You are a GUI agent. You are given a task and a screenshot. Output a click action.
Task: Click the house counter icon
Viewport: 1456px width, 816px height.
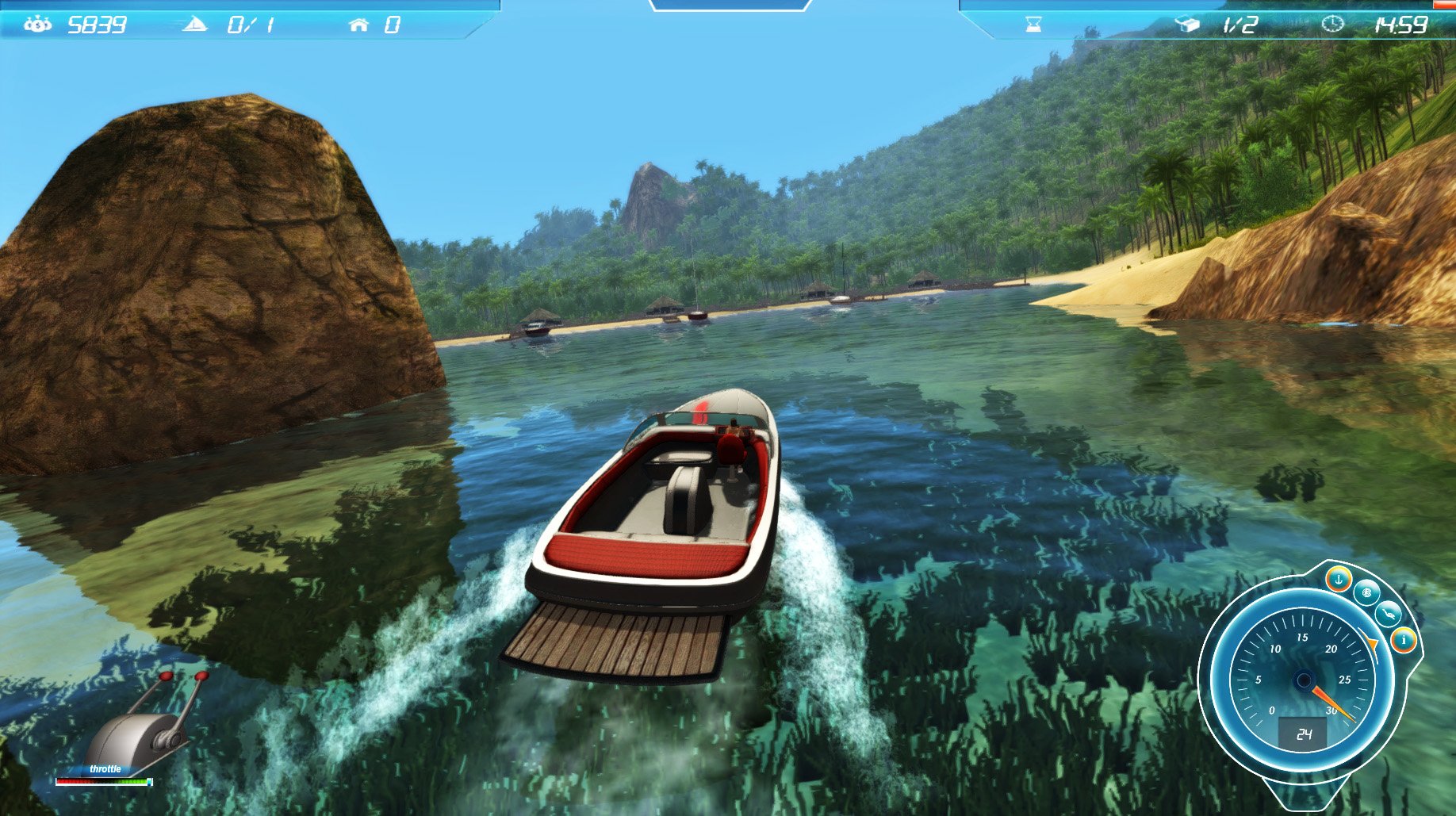[359, 25]
